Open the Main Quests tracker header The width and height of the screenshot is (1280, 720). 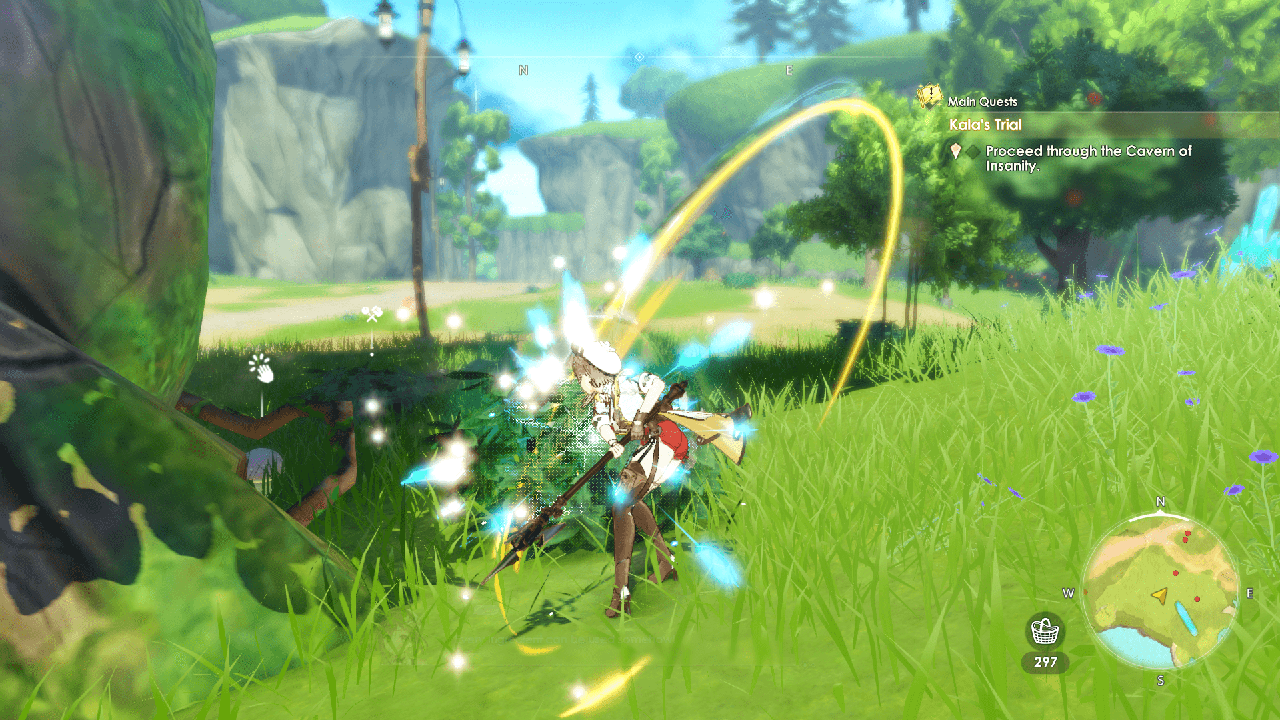click(x=983, y=101)
